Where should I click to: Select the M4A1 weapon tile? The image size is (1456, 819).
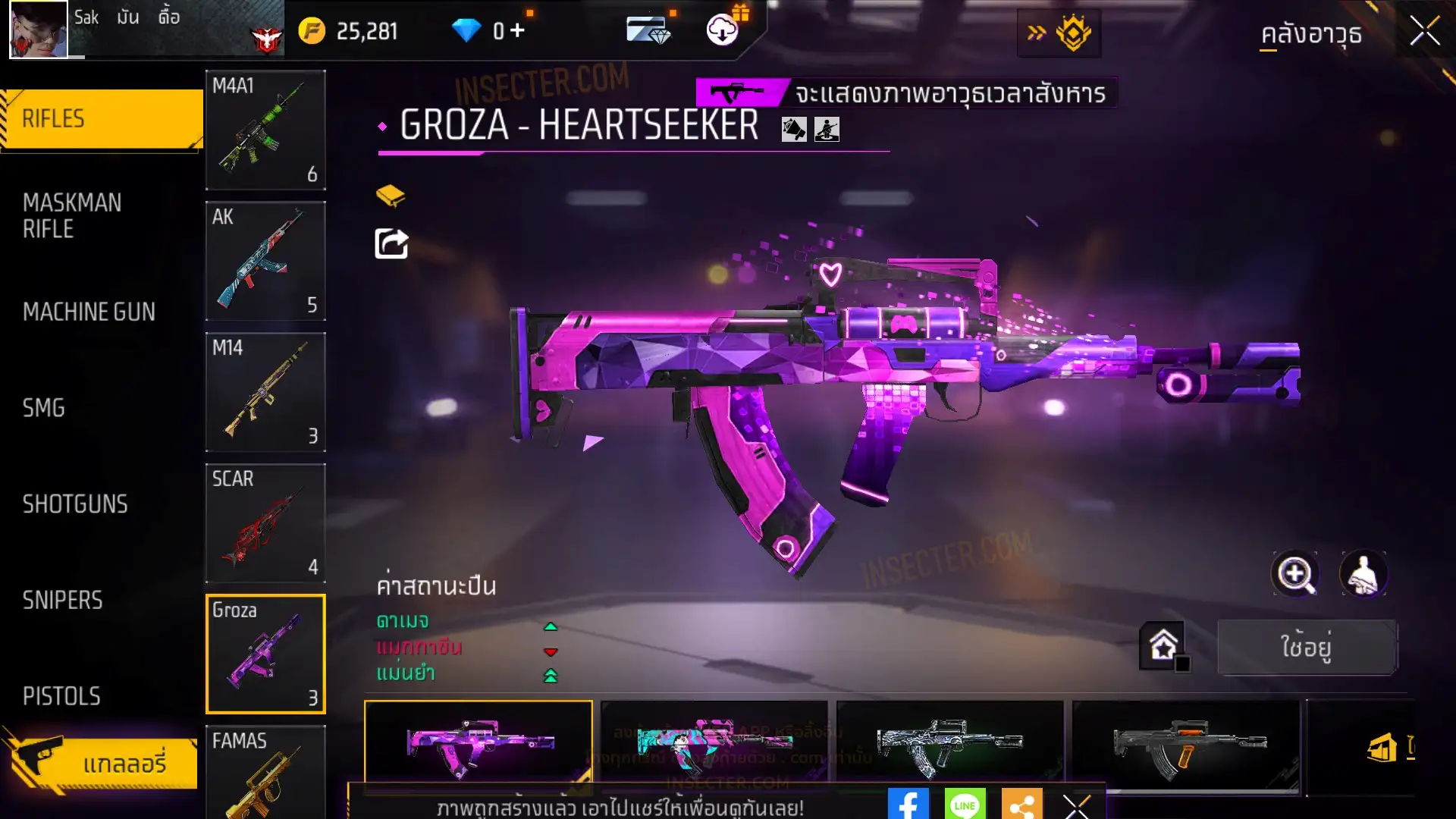coord(265,130)
